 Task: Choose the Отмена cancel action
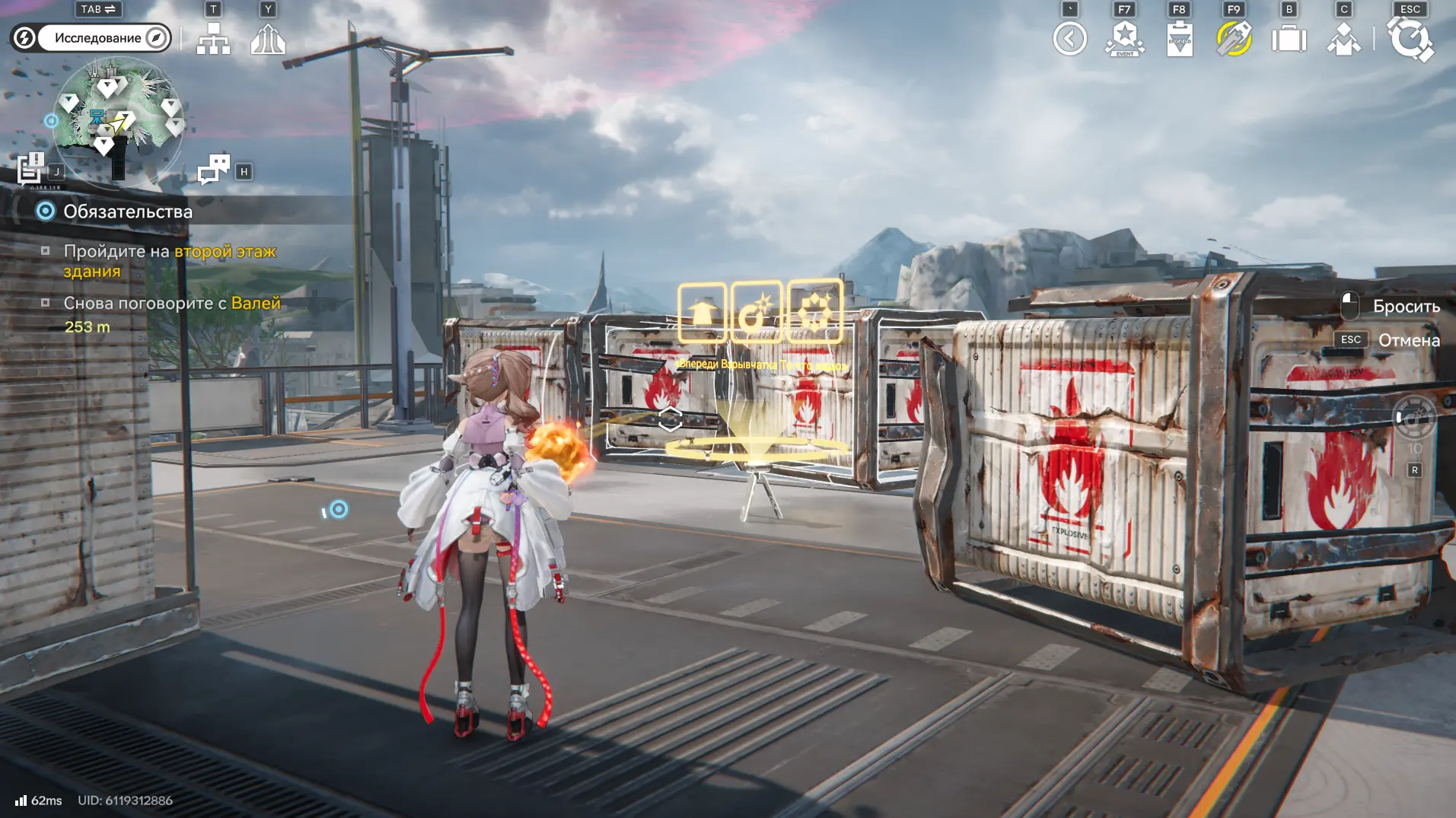(1408, 340)
